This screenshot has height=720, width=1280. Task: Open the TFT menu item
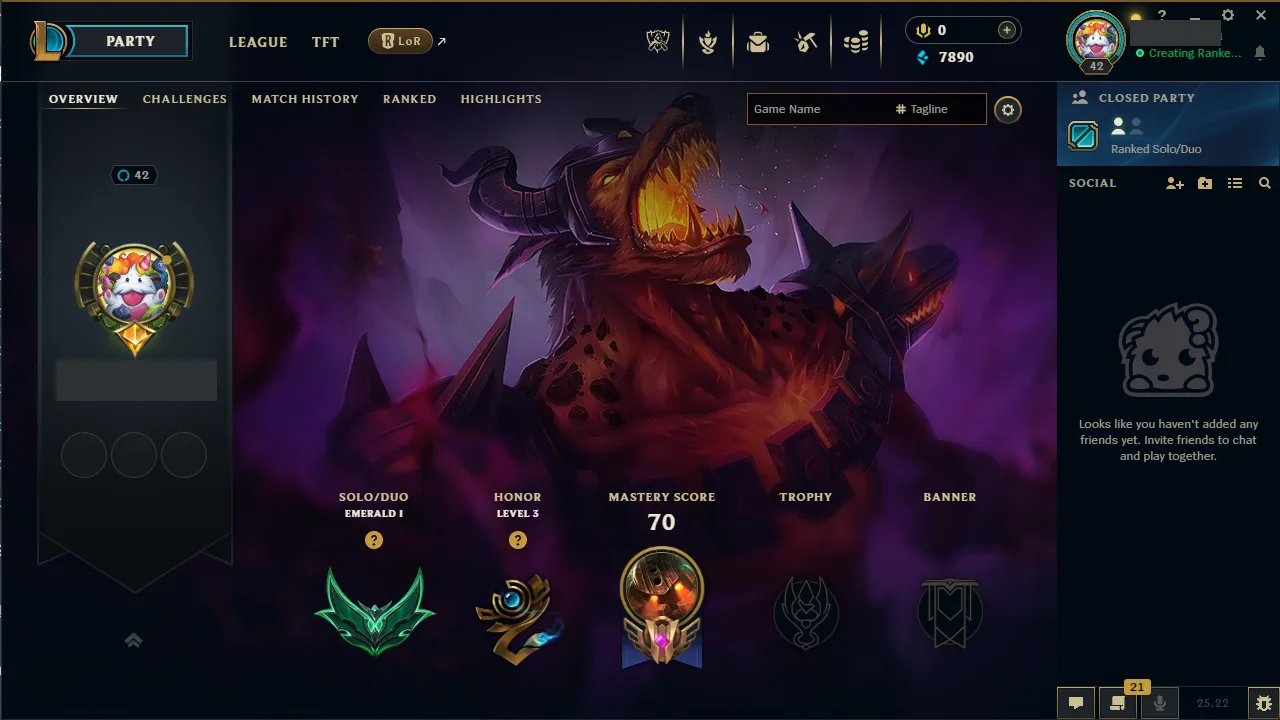325,42
